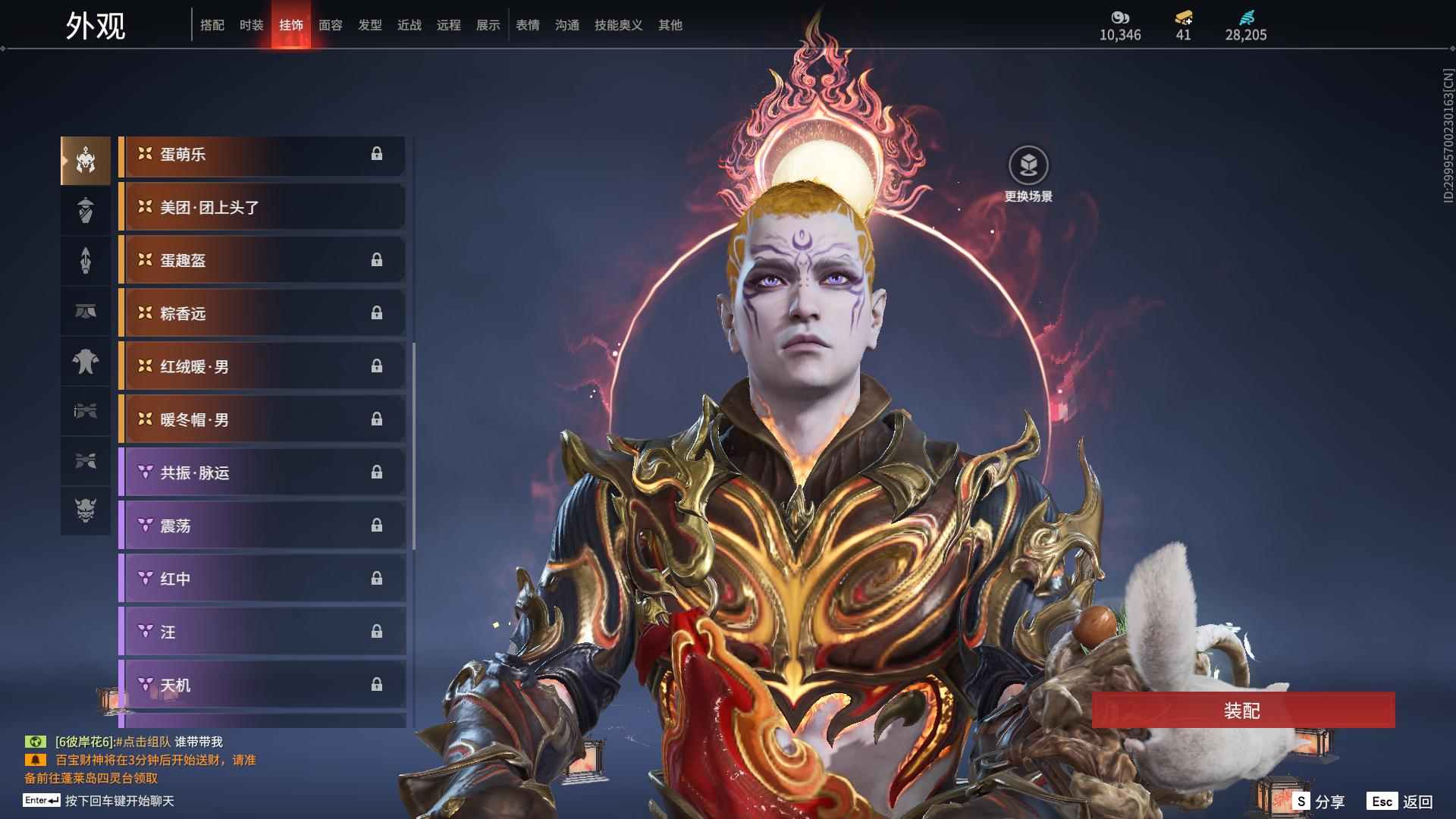The height and width of the screenshot is (819, 1456).
Task: Equip the accessory with the 装配 button
Action: 1243,710
